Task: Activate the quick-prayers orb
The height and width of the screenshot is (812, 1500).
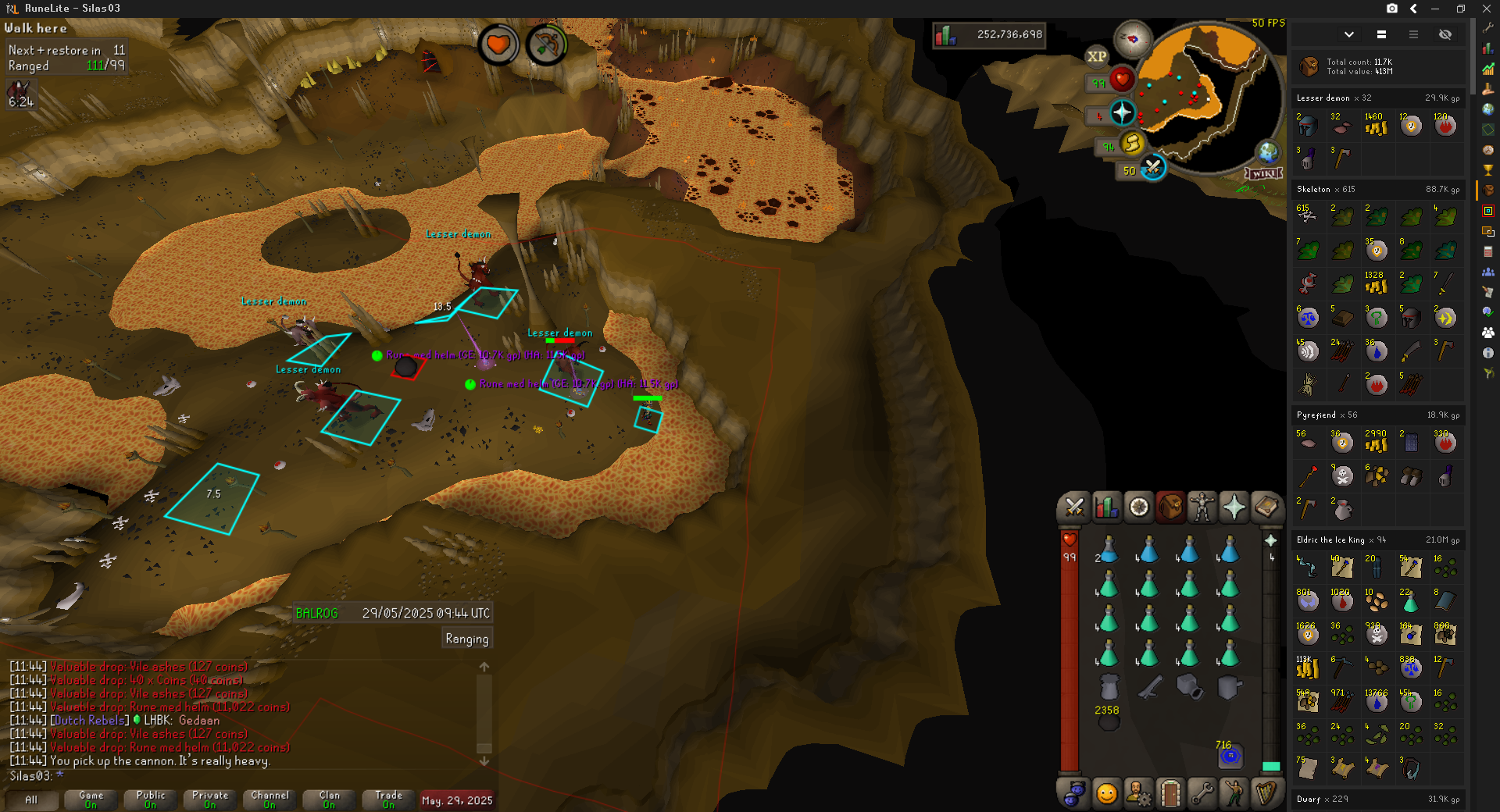Action: 1122,113
